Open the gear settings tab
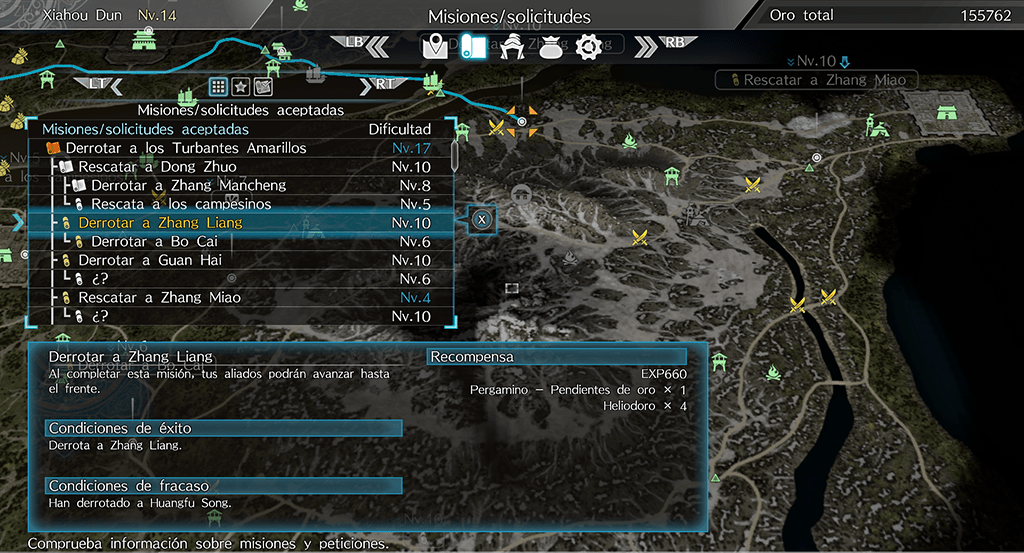1024x553 pixels. point(586,46)
